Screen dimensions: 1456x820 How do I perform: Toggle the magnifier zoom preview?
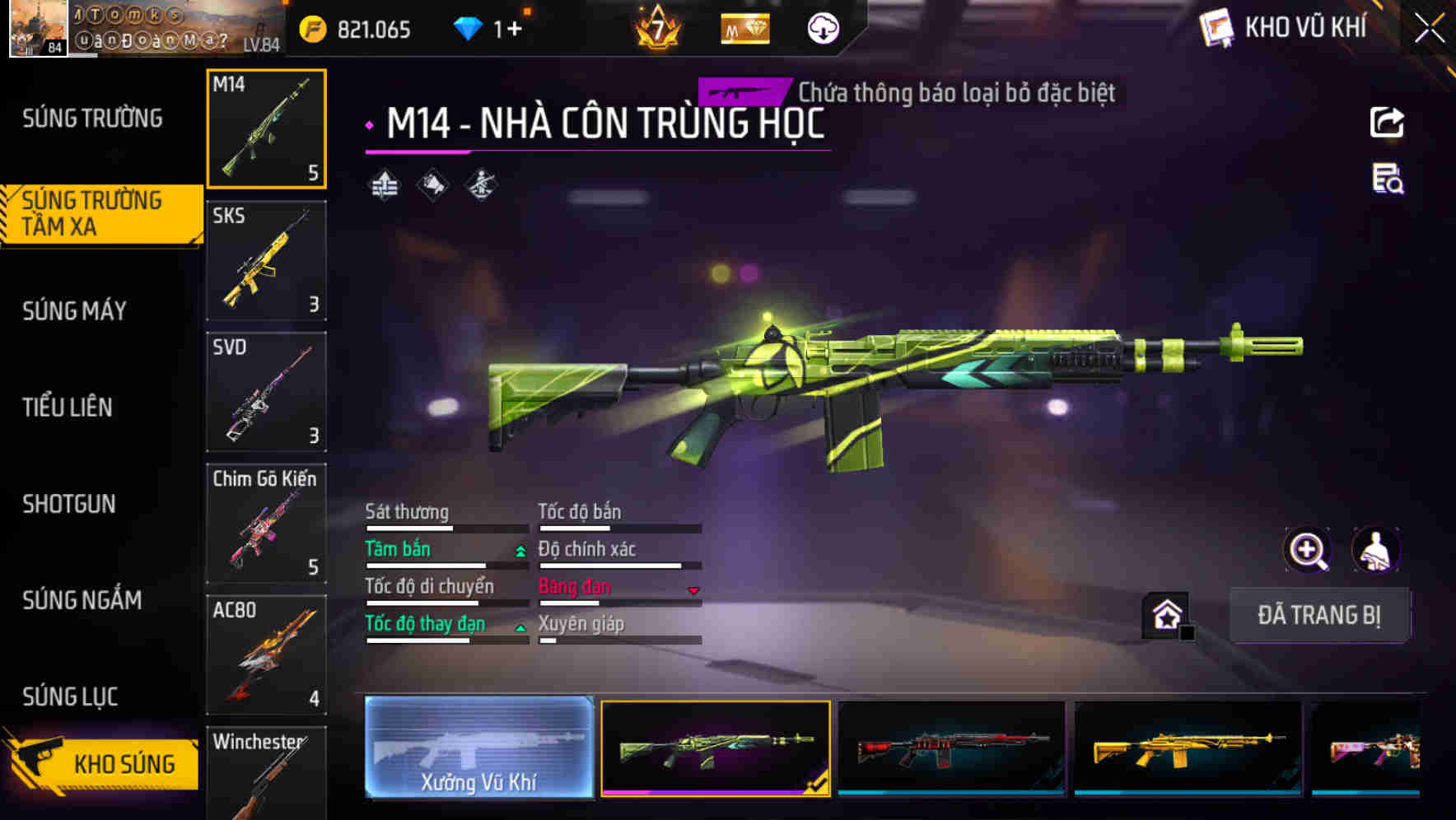(x=1308, y=550)
